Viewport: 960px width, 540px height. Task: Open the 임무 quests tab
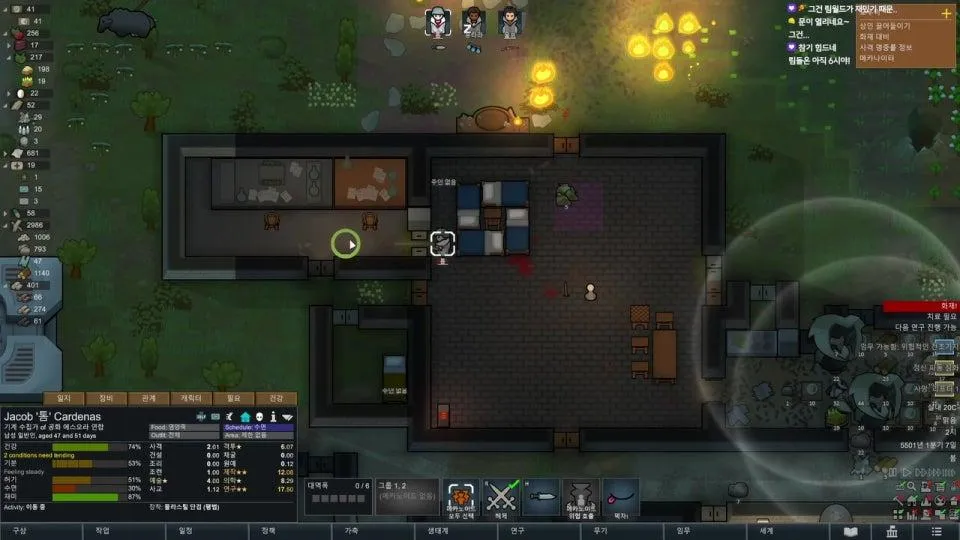tap(683, 531)
